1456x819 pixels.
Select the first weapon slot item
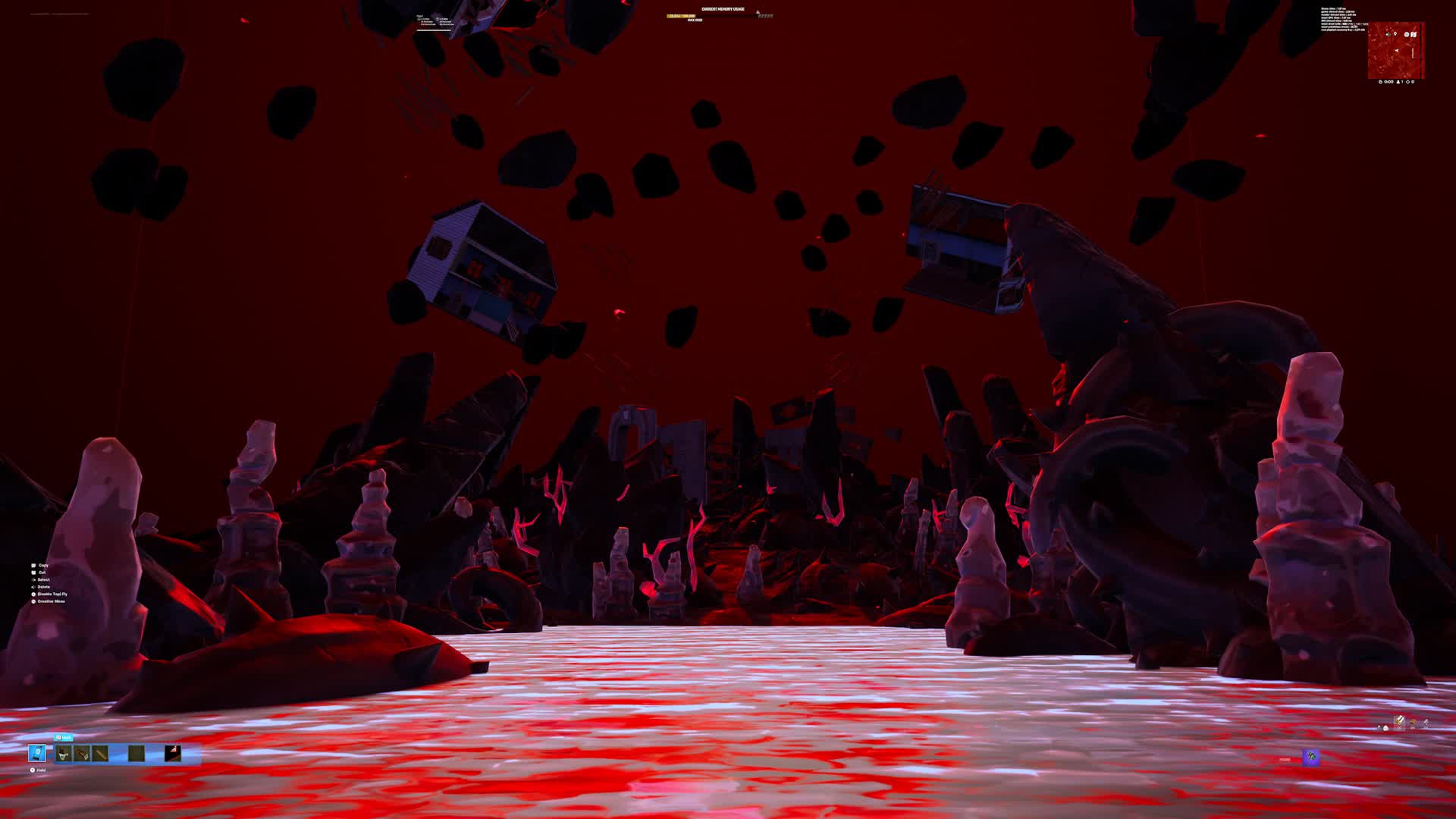click(64, 752)
